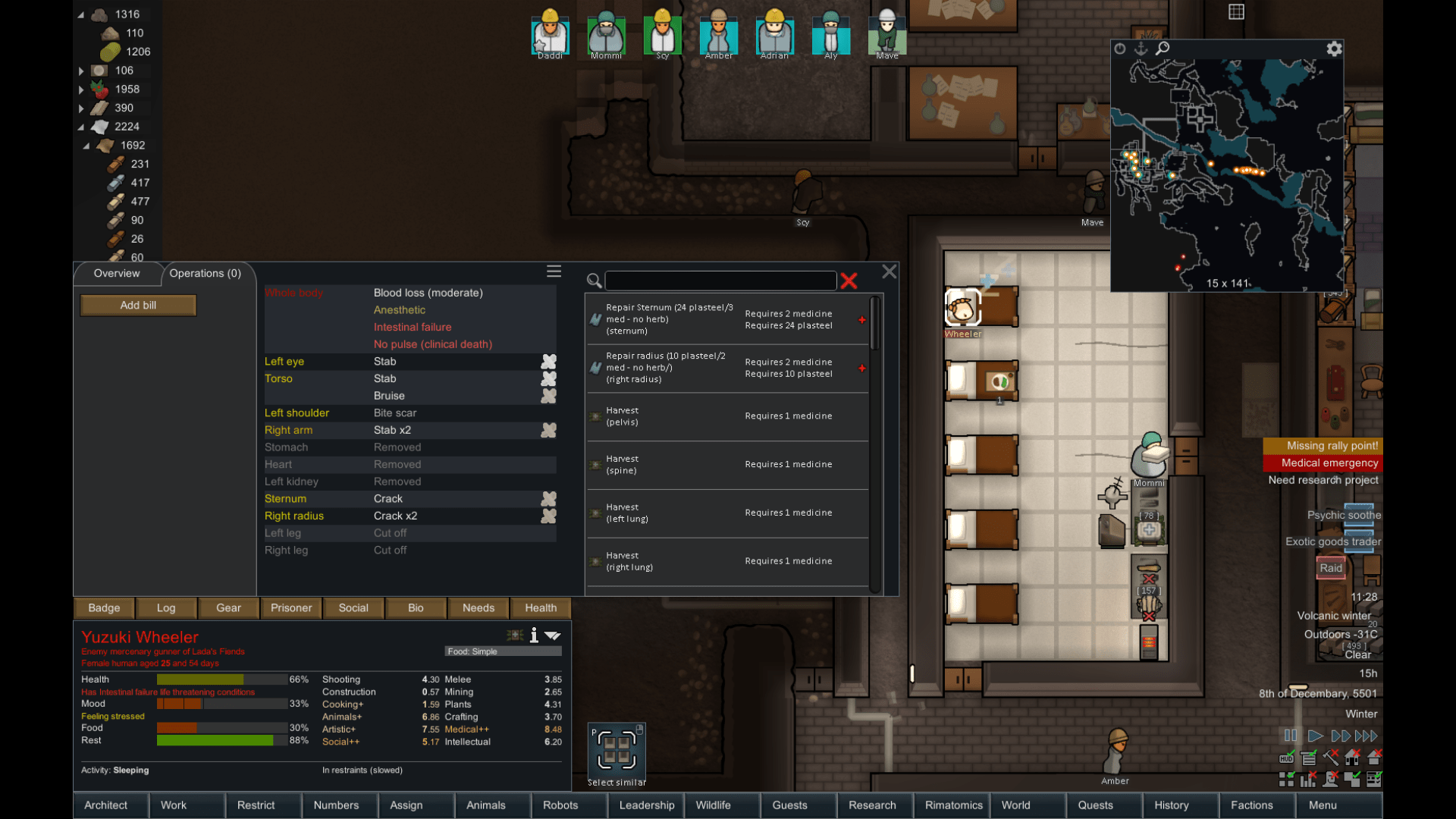
Task: Increase medicine count on the Repair Sternum bill
Action: [x=862, y=320]
